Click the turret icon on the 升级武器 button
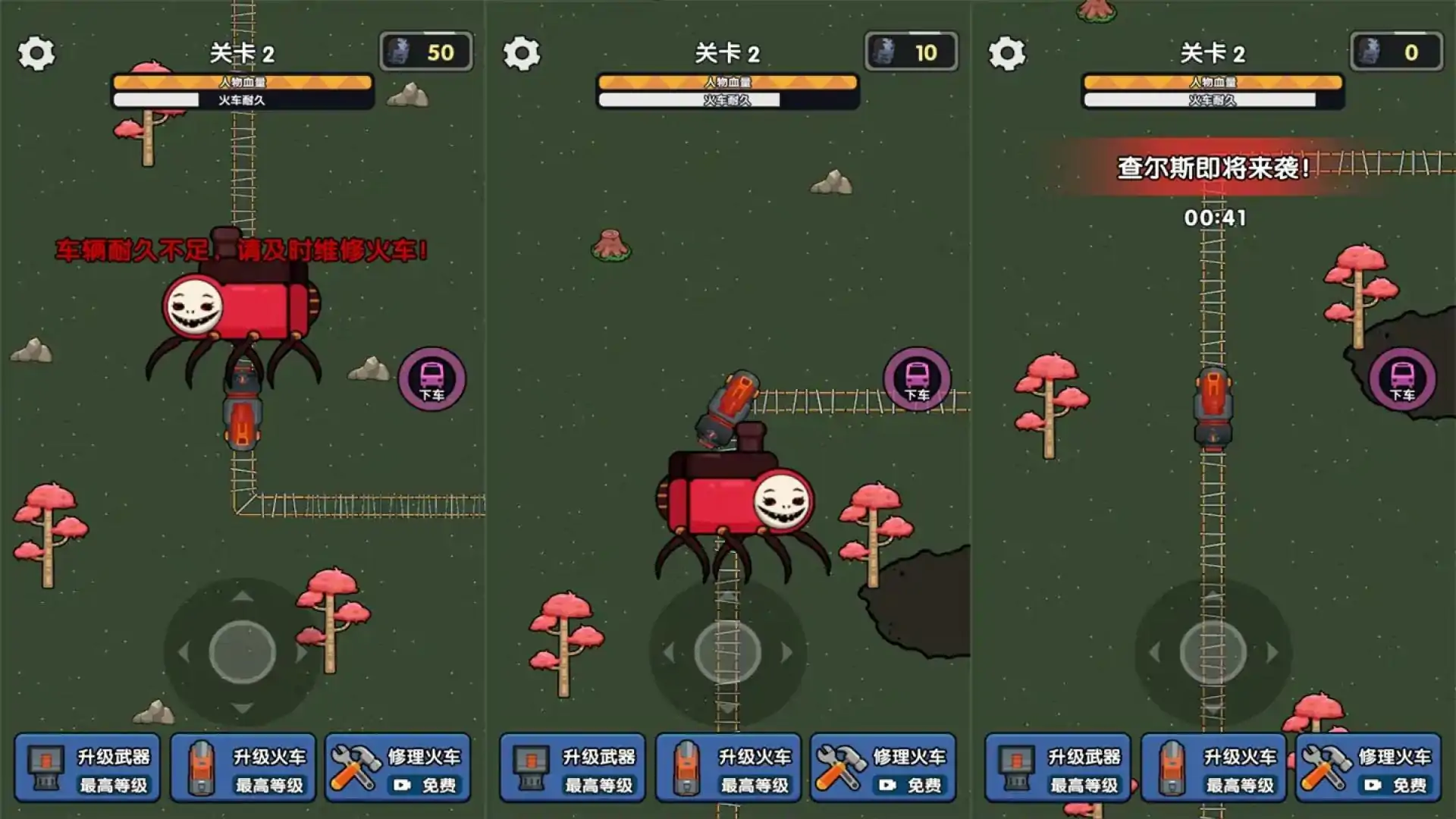The image size is (1456, 819). tap(45, 766)
